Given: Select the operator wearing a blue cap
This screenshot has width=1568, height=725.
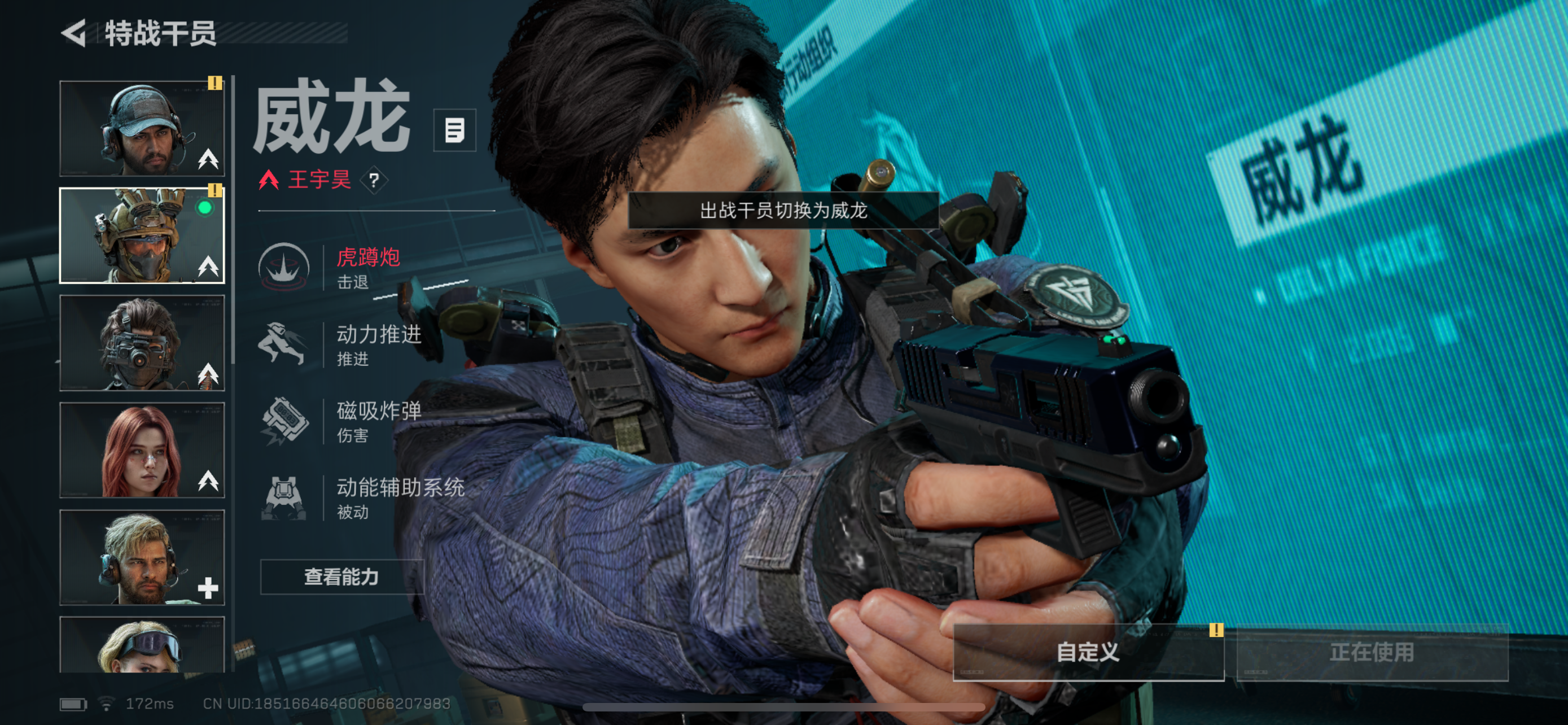Looking at the screenshot, I should pyautogui.click(x=142, y=128).
